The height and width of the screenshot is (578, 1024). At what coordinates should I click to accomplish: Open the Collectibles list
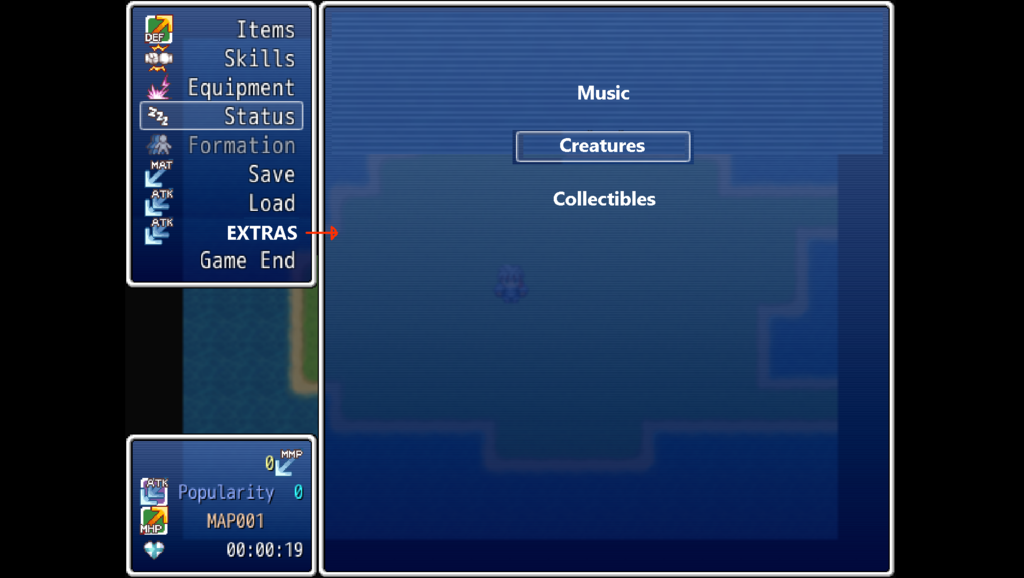click(604, 199)
